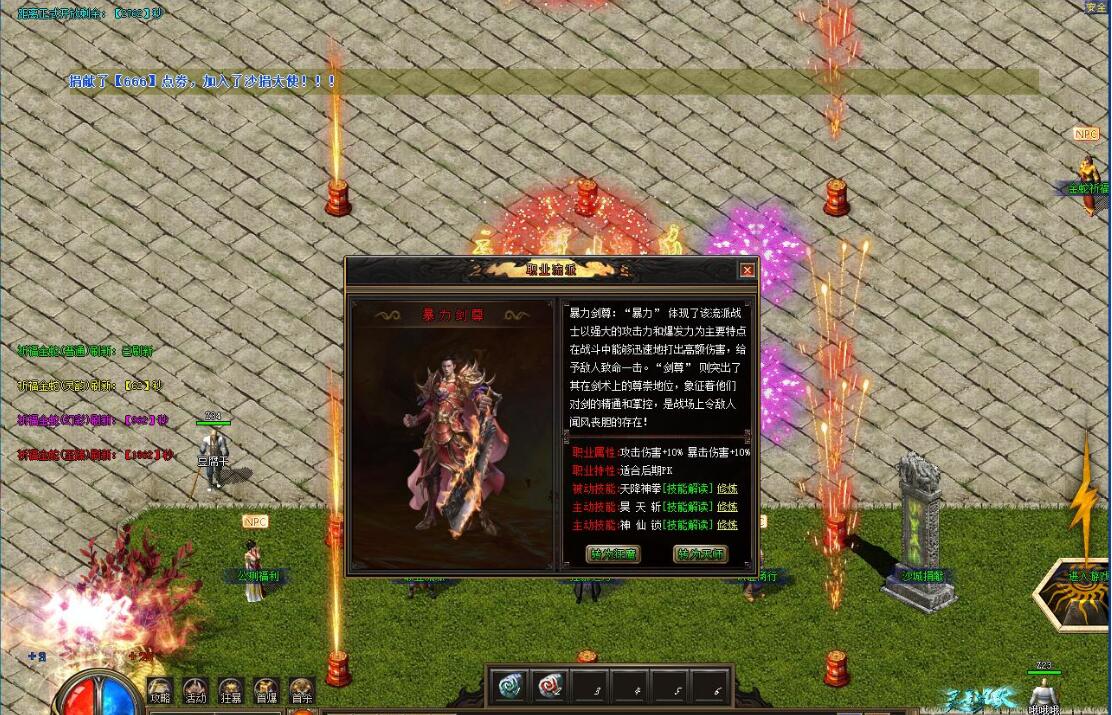Use the teal scroll in hotbar slot 1
Image resolution: width=1112 pixels, height=715 pixels.
[x=510, y=685]
